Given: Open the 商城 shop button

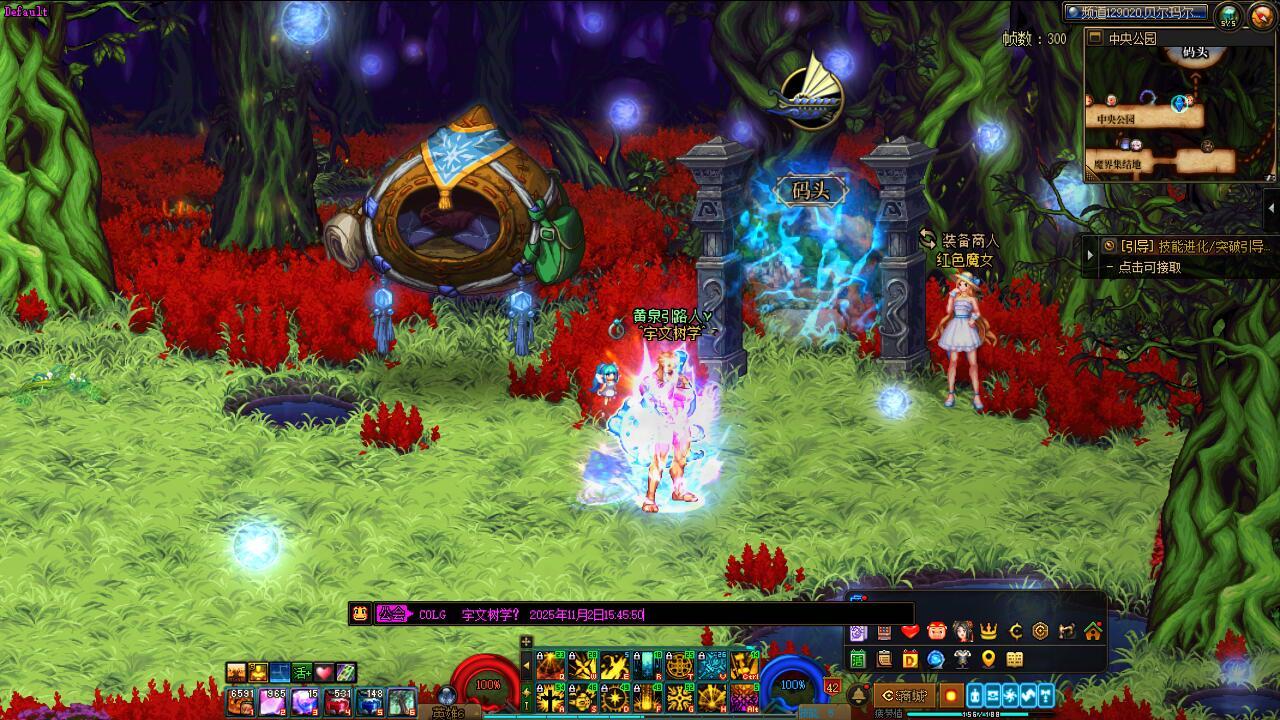Looking at the screenshot, I should click(x=905, y=695).
